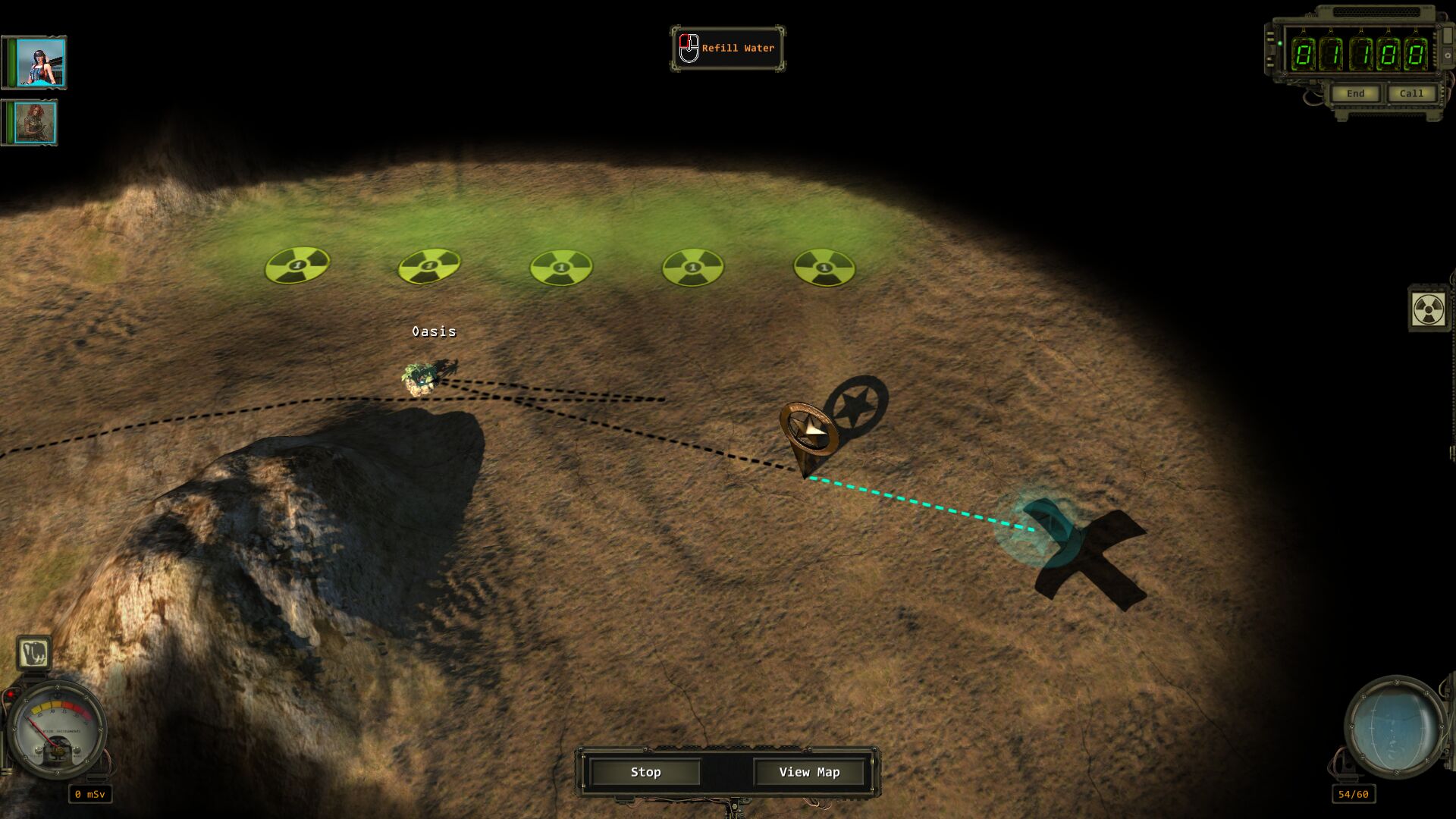The height and width of the screenshot is (819, 1456).
Task: Select the red-haired party member portrait
Action: click(35, 122)
